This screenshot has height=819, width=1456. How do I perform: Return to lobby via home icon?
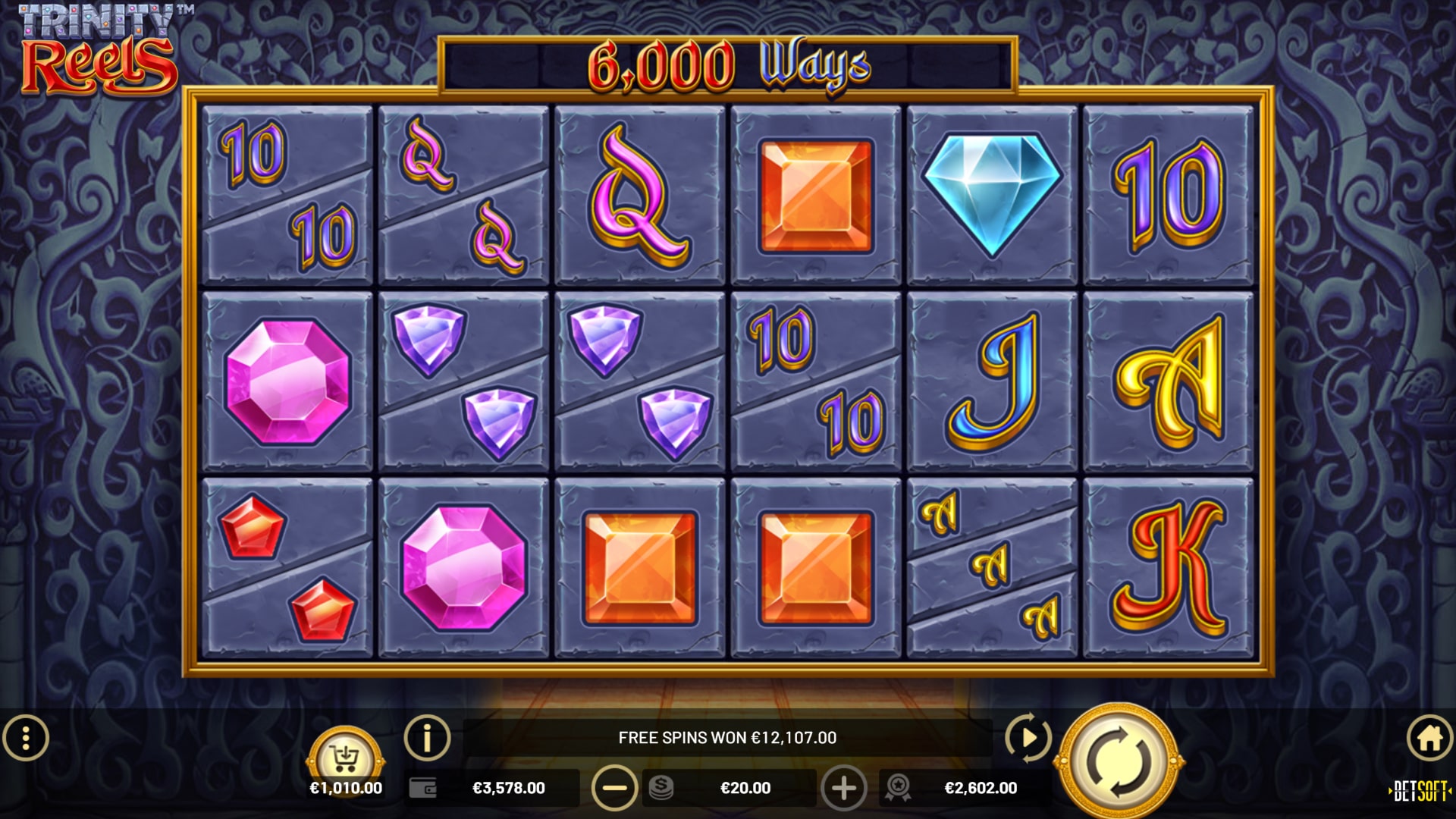[x=1429, y=737]
